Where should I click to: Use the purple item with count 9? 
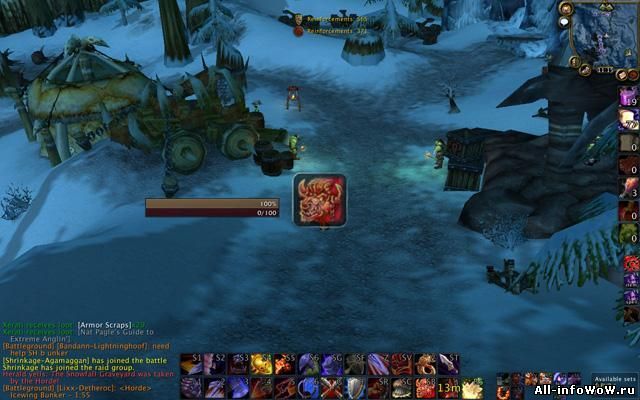click(x=628, y=98)
